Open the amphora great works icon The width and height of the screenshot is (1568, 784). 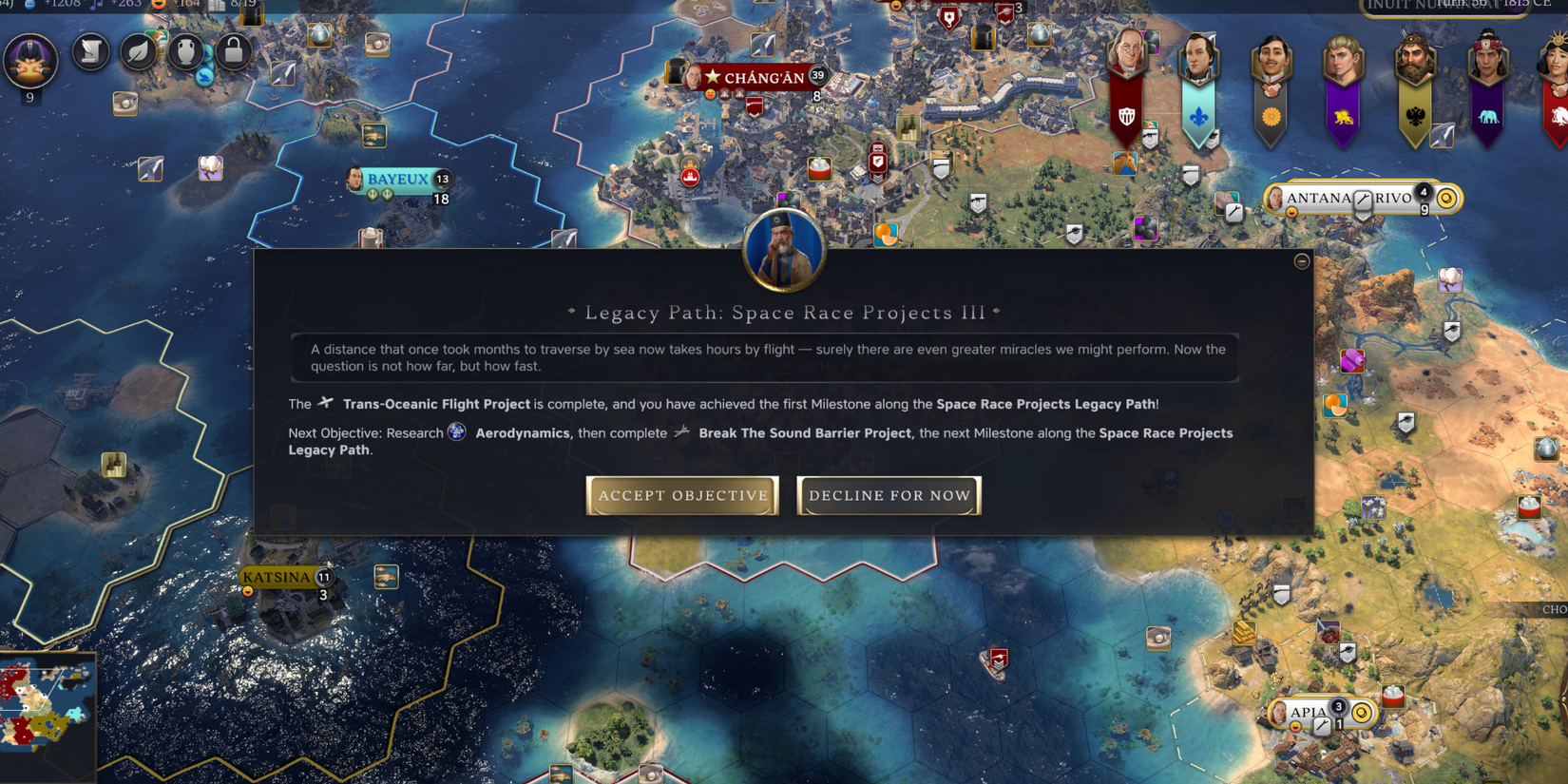click(x=184, y=52)
